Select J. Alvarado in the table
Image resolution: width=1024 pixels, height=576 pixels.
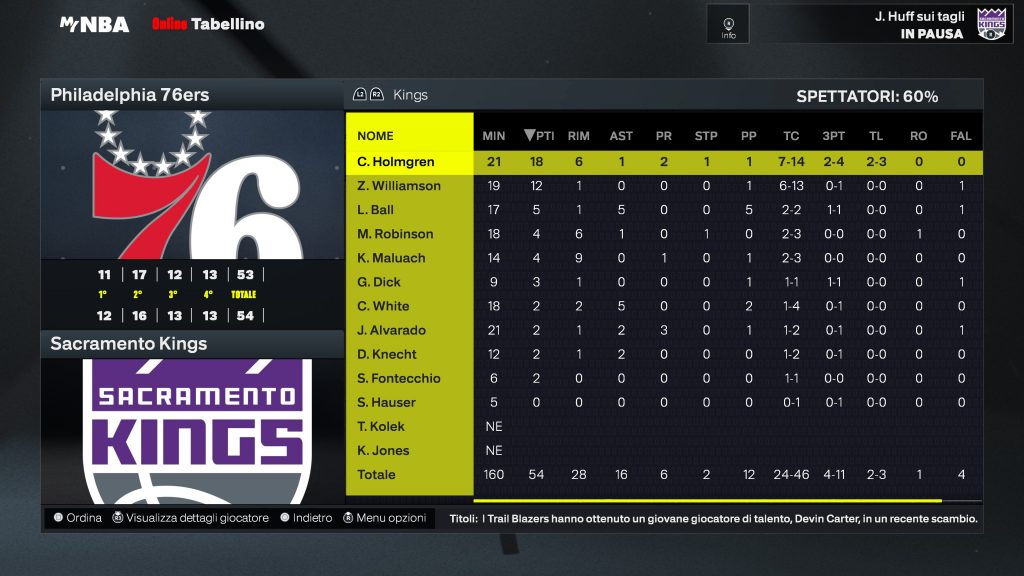click(391, 330)
